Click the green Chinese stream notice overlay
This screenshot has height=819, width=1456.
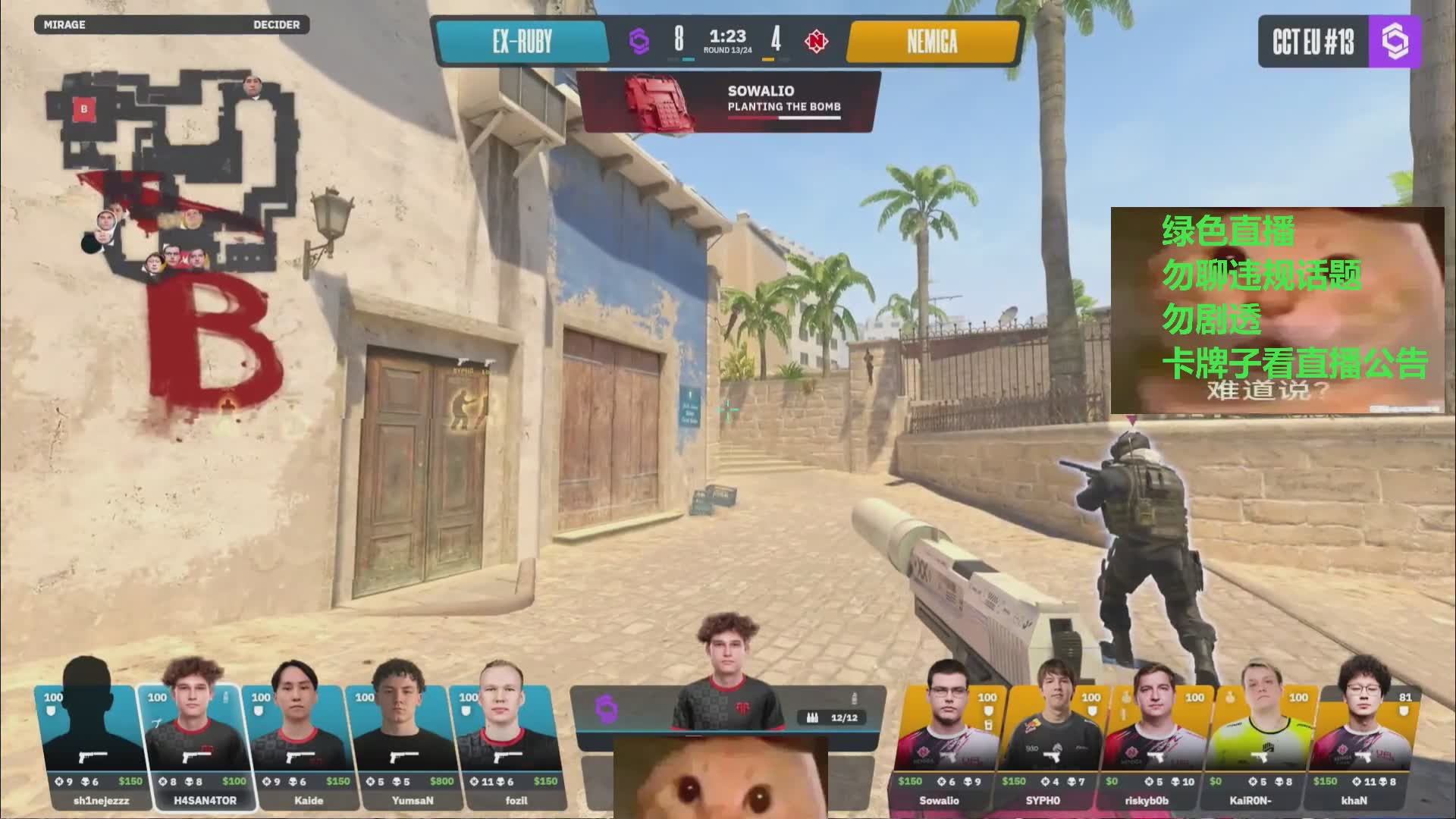pyautogui.click(x=1277, y=311)
